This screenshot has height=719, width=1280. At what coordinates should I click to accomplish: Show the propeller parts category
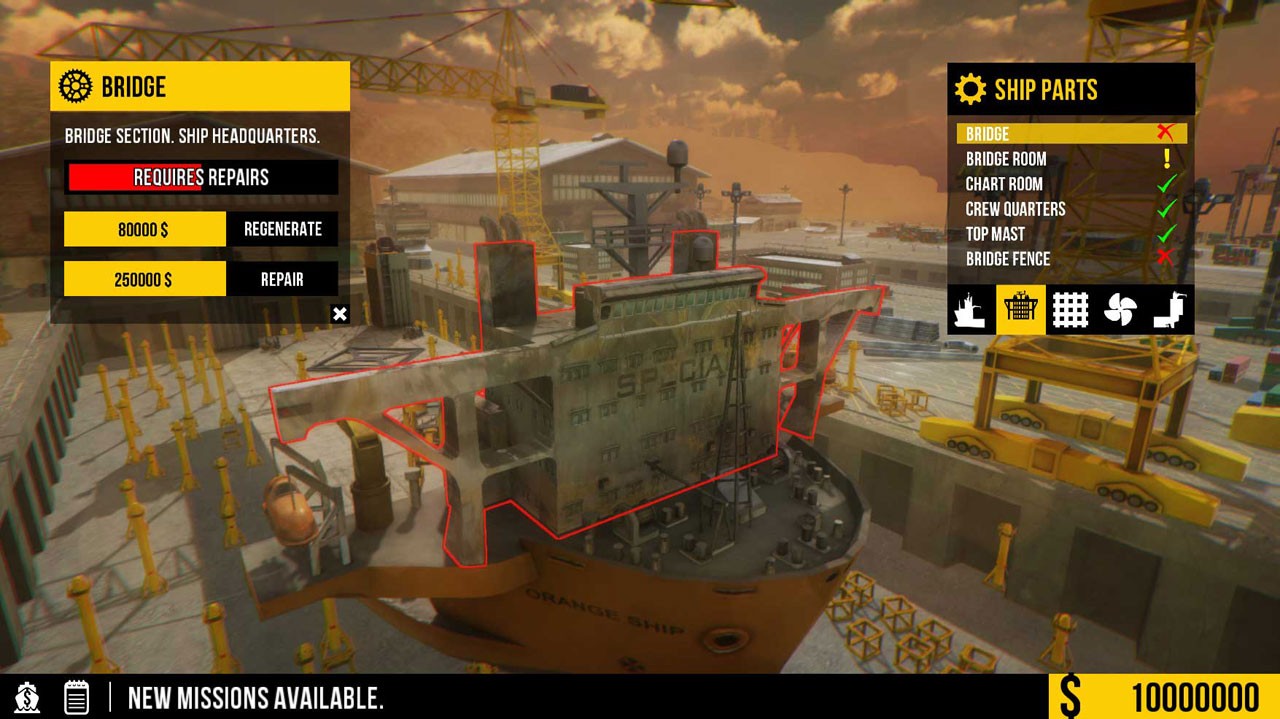(x=1120, y=310)
